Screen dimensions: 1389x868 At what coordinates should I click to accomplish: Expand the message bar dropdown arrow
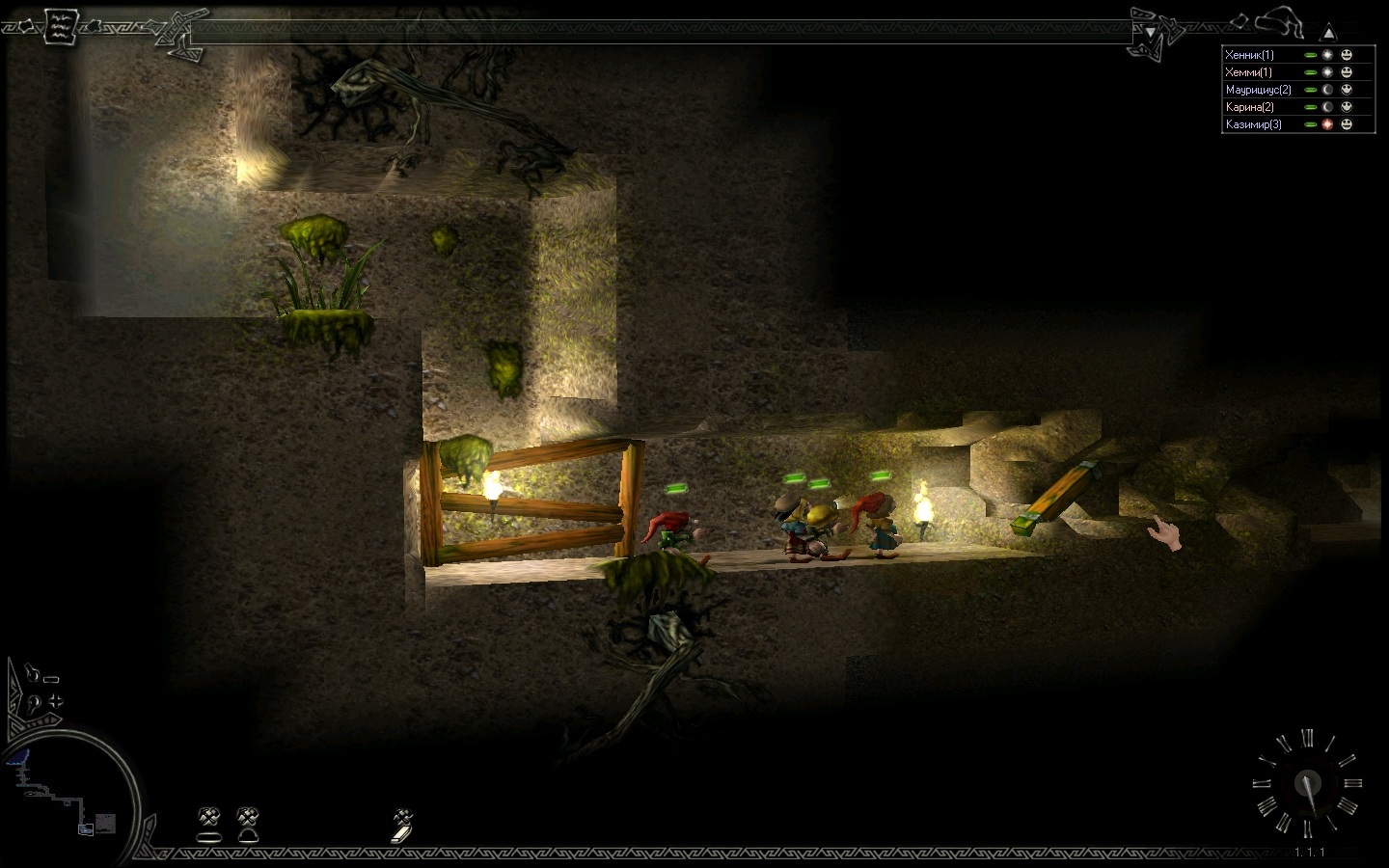[x=1150, y=32]
